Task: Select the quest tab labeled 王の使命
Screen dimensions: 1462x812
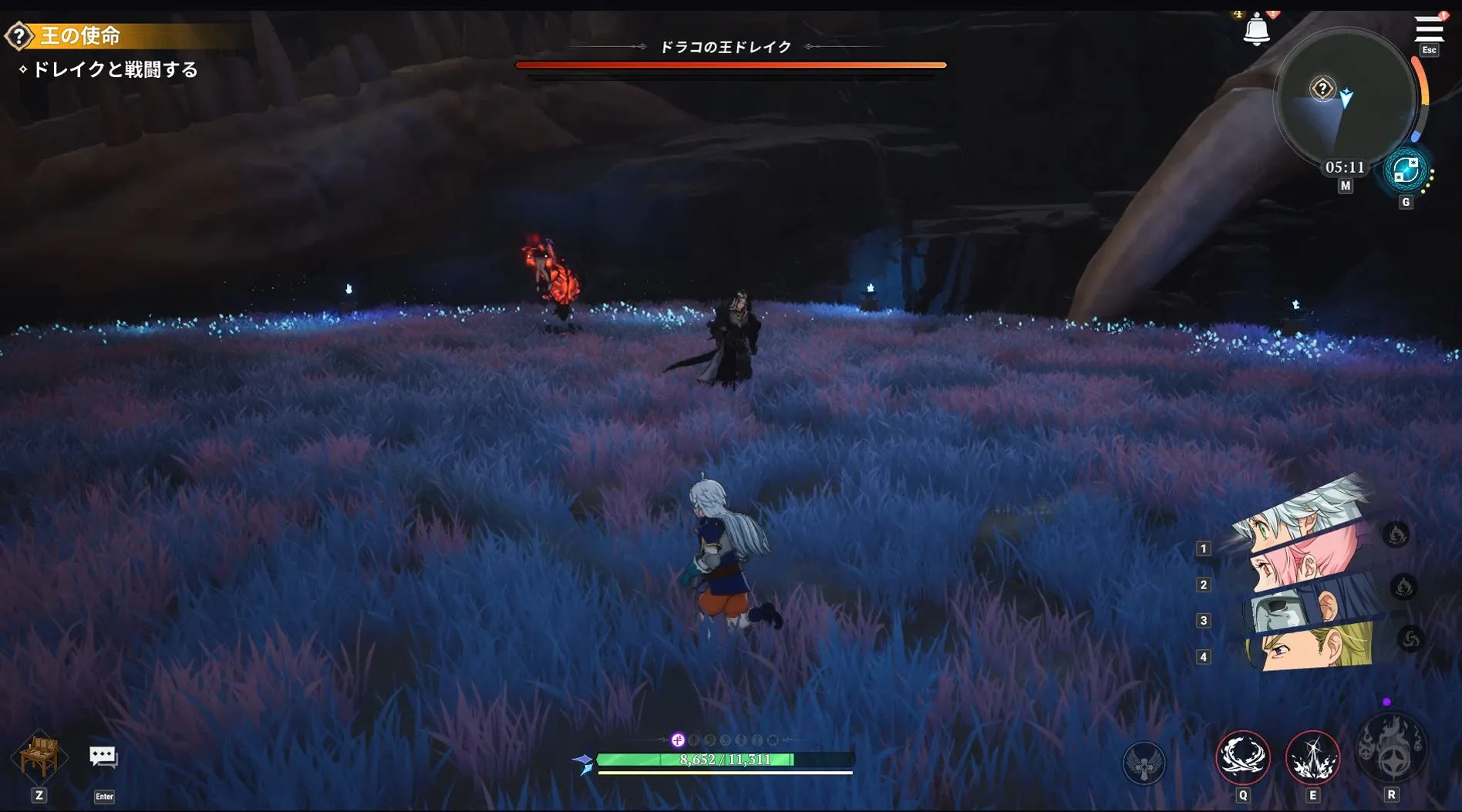Action: [x=79, y=37]
